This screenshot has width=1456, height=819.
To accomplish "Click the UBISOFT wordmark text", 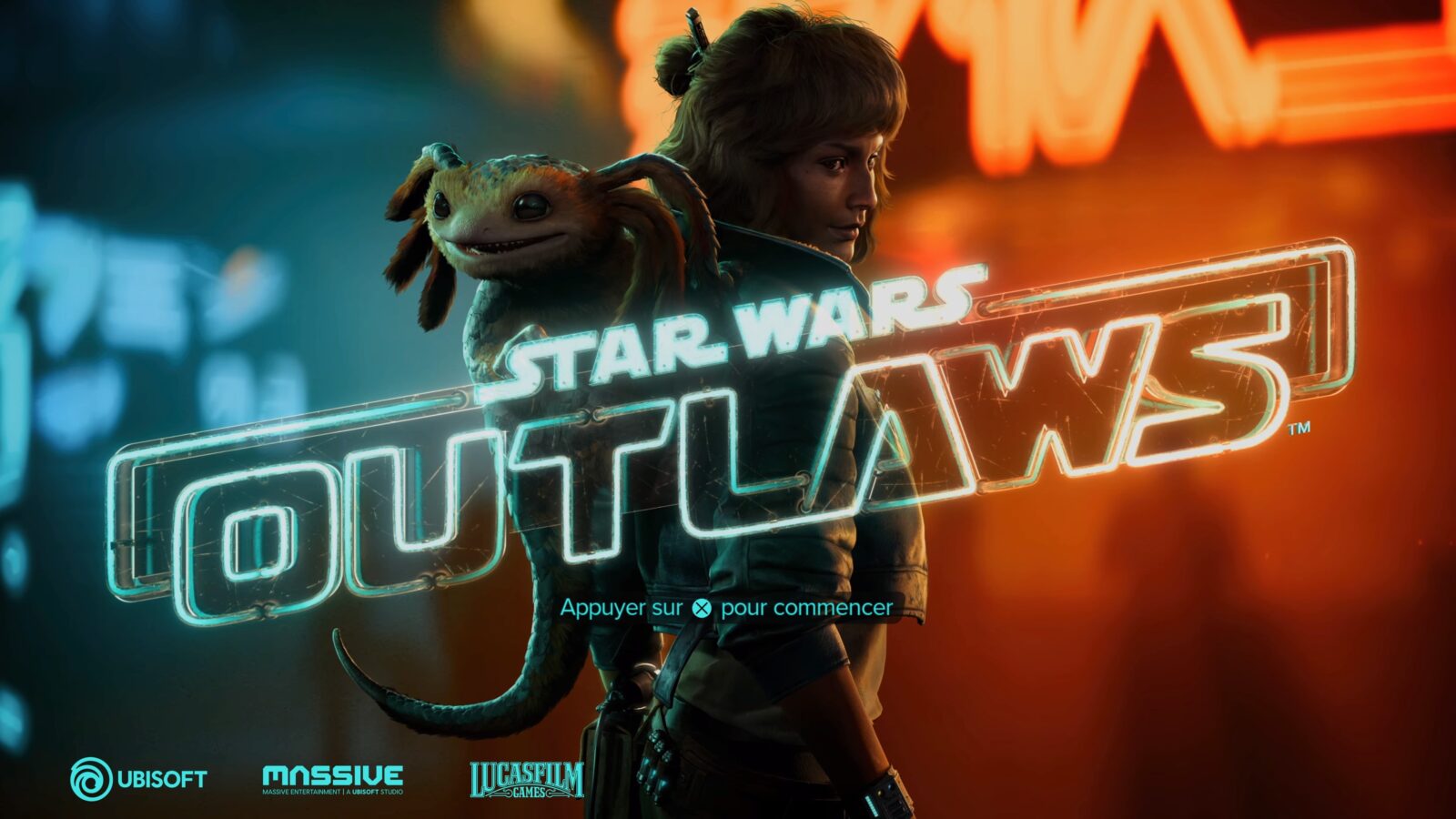I will tap(160, 778).
